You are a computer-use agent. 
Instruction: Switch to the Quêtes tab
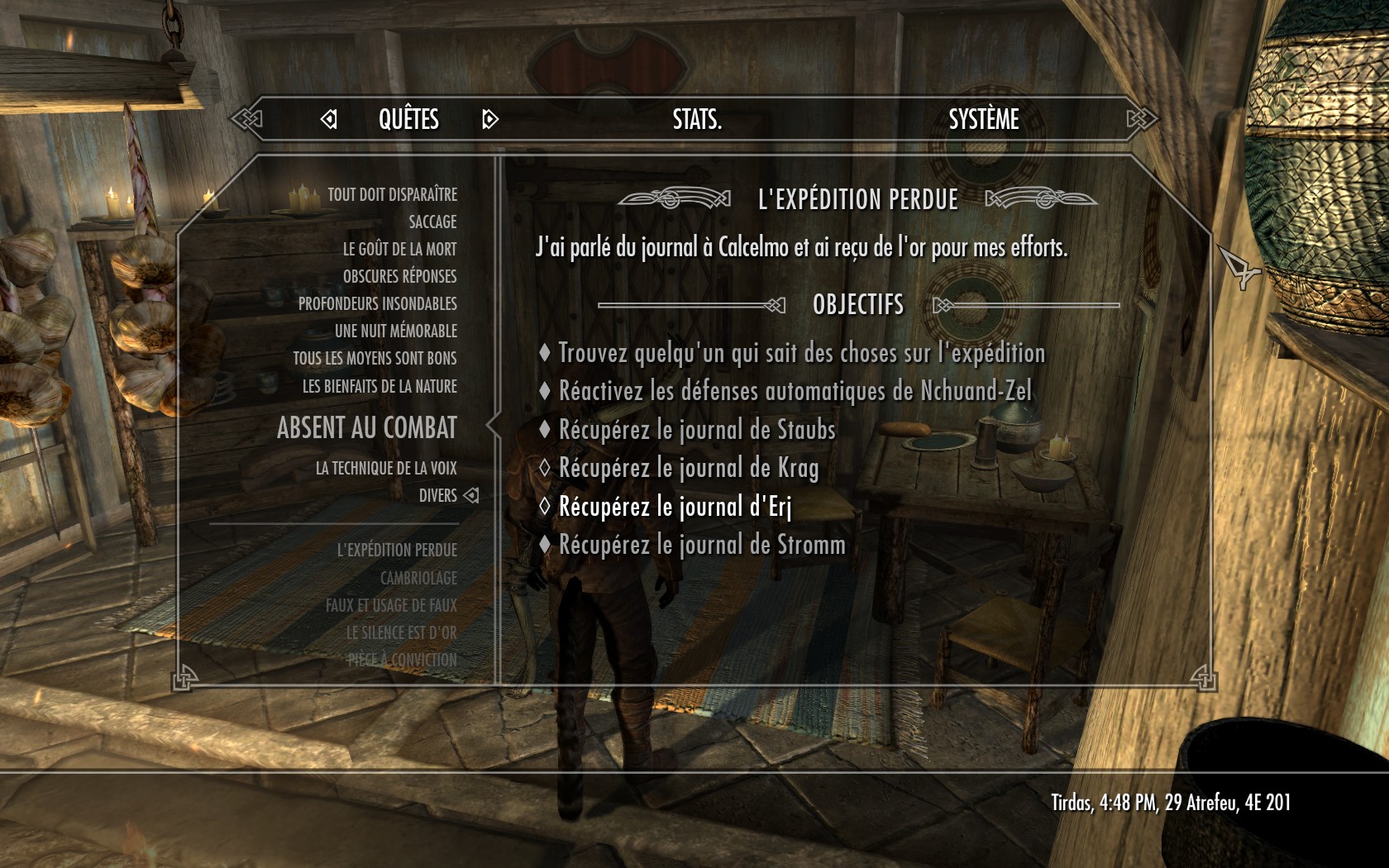click(x=408, y=120)
